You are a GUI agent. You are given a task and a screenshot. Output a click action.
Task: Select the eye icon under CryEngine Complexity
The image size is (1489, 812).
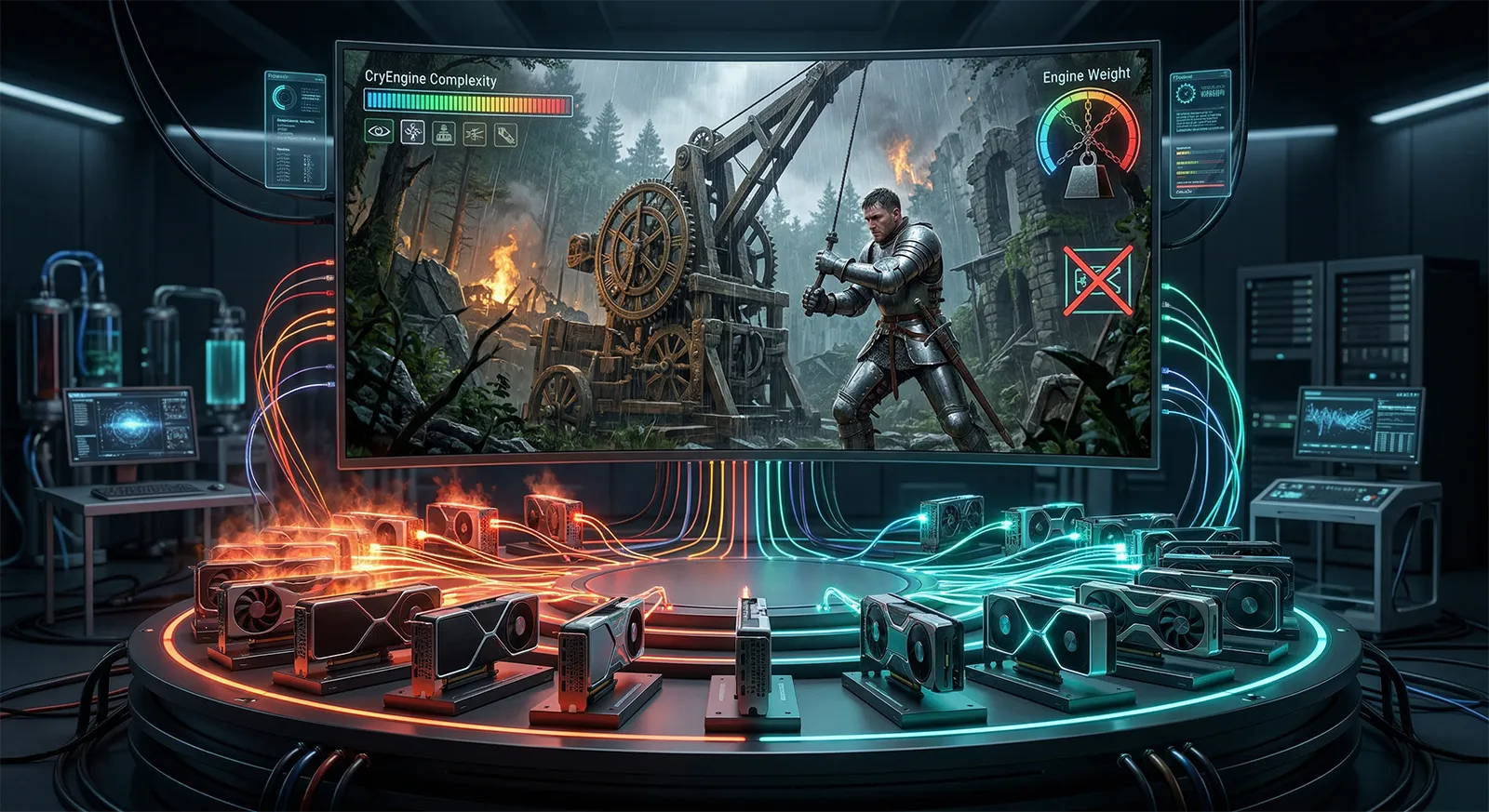point(379,132)
